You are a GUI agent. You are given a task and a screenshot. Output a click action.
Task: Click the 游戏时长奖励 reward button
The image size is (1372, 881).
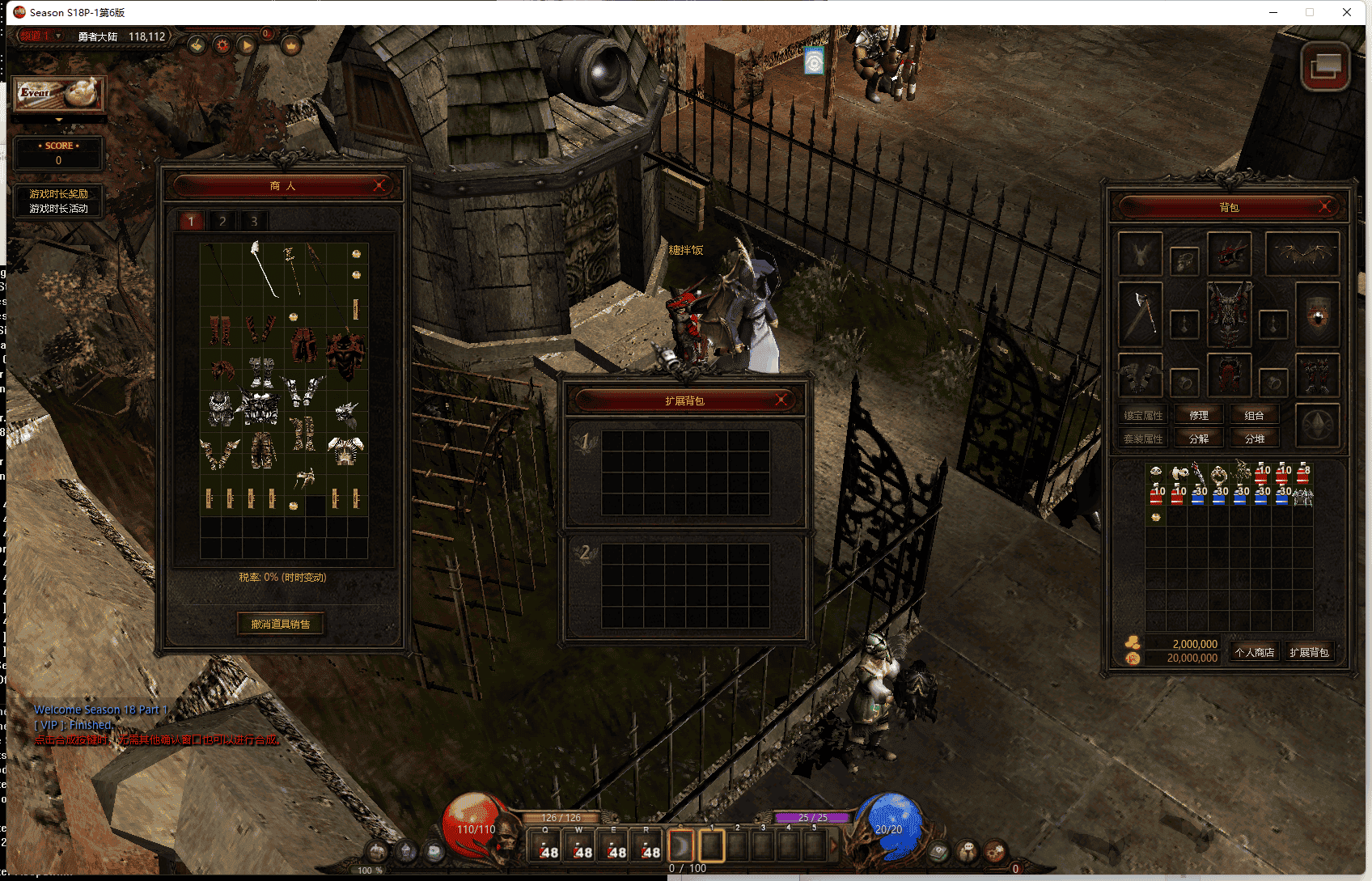(x=58, y=194)
